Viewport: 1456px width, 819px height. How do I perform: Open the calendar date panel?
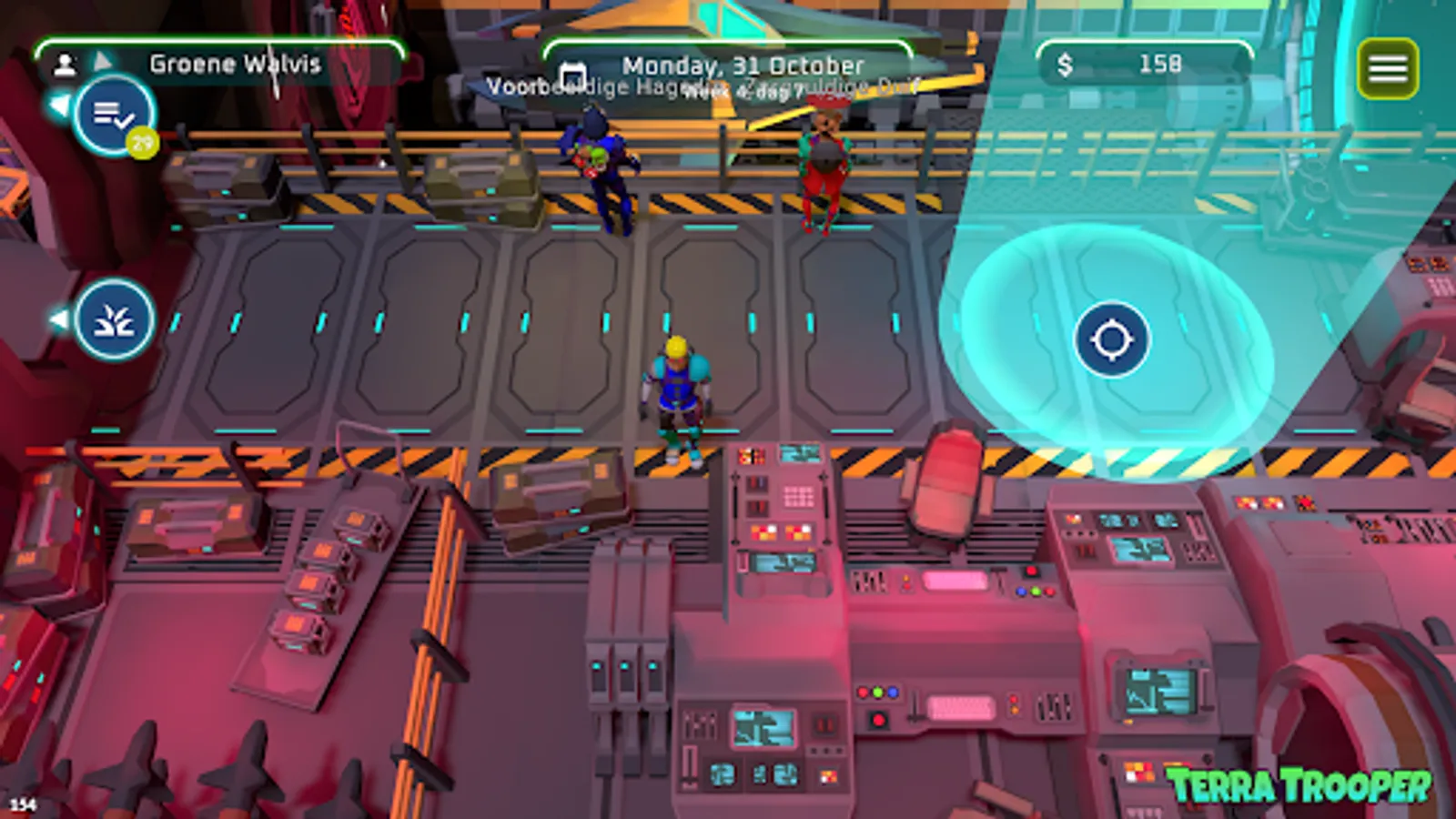728,66
